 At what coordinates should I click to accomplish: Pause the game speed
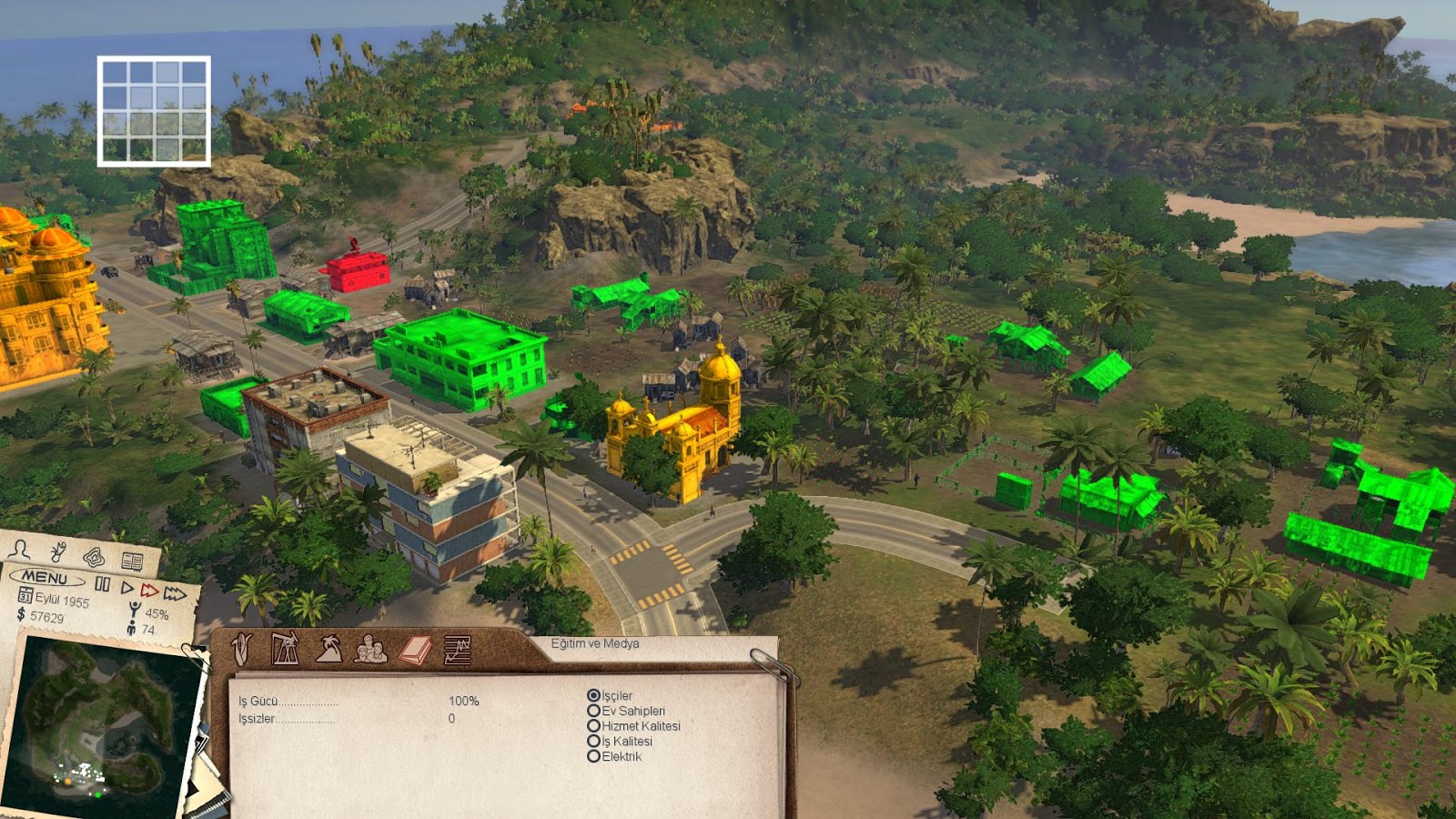tap(102, 584)
